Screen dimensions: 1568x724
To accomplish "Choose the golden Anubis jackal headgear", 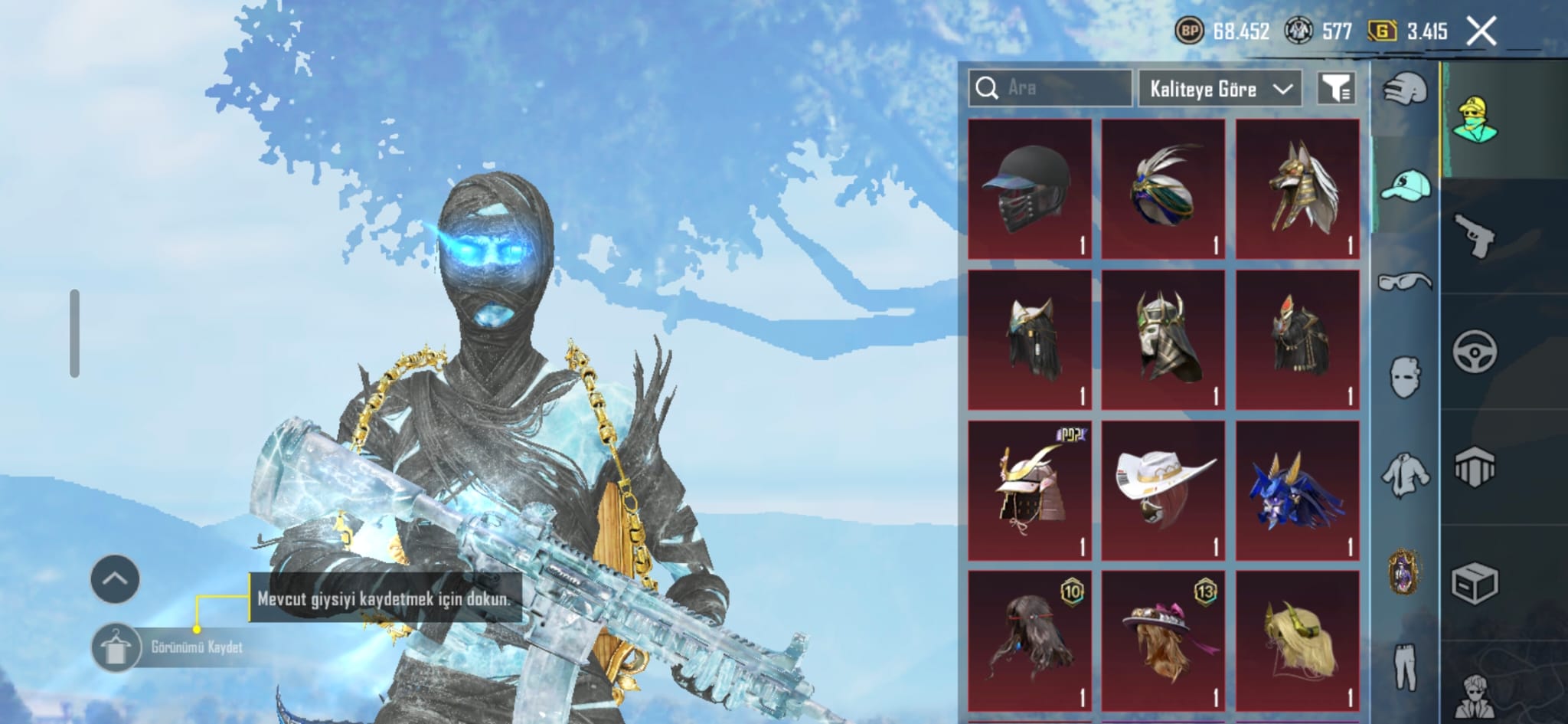I will pyautogui.click(x=1297, y=188).
